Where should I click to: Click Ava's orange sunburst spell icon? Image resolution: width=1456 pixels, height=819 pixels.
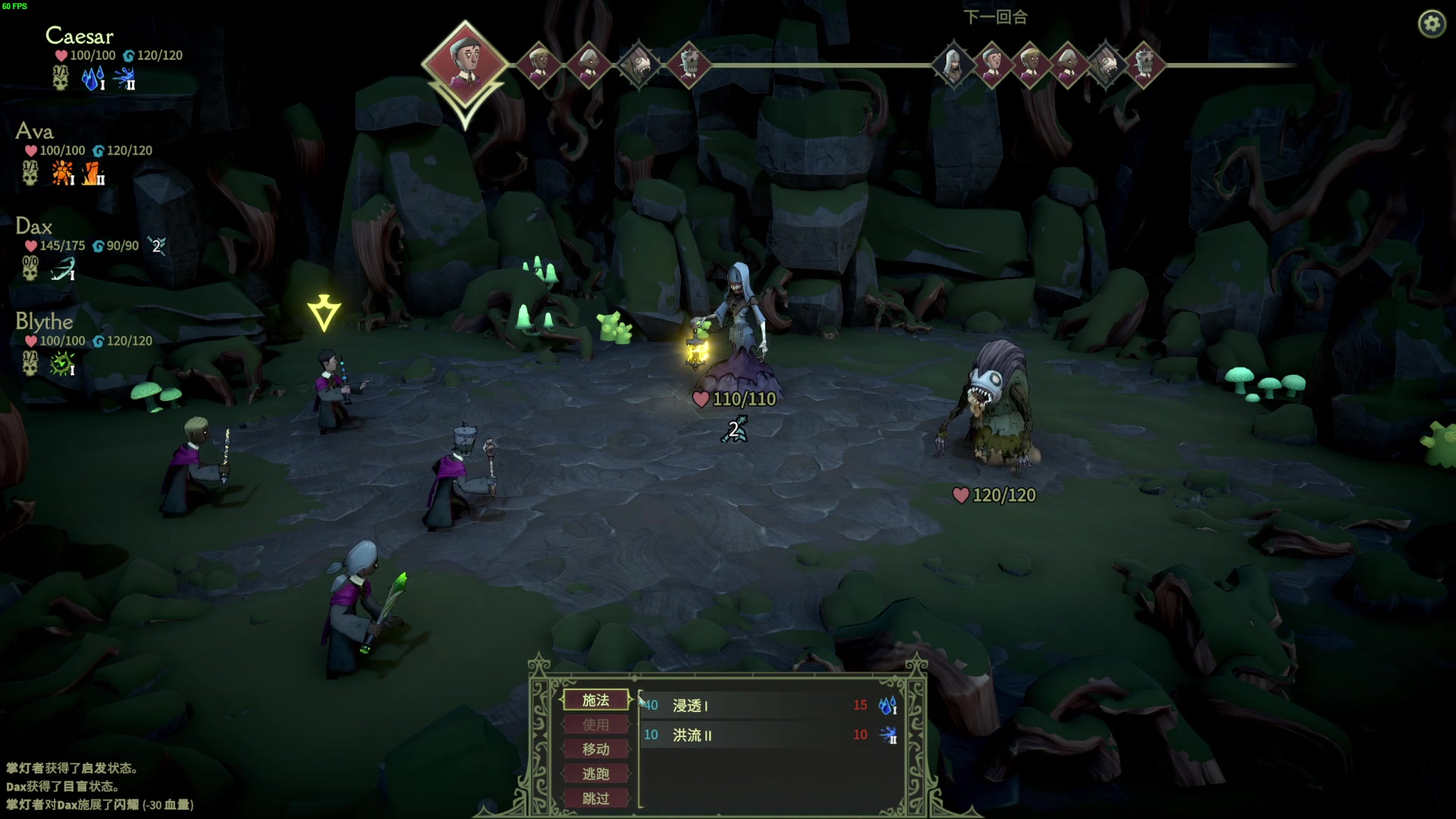tap(62, 174)
